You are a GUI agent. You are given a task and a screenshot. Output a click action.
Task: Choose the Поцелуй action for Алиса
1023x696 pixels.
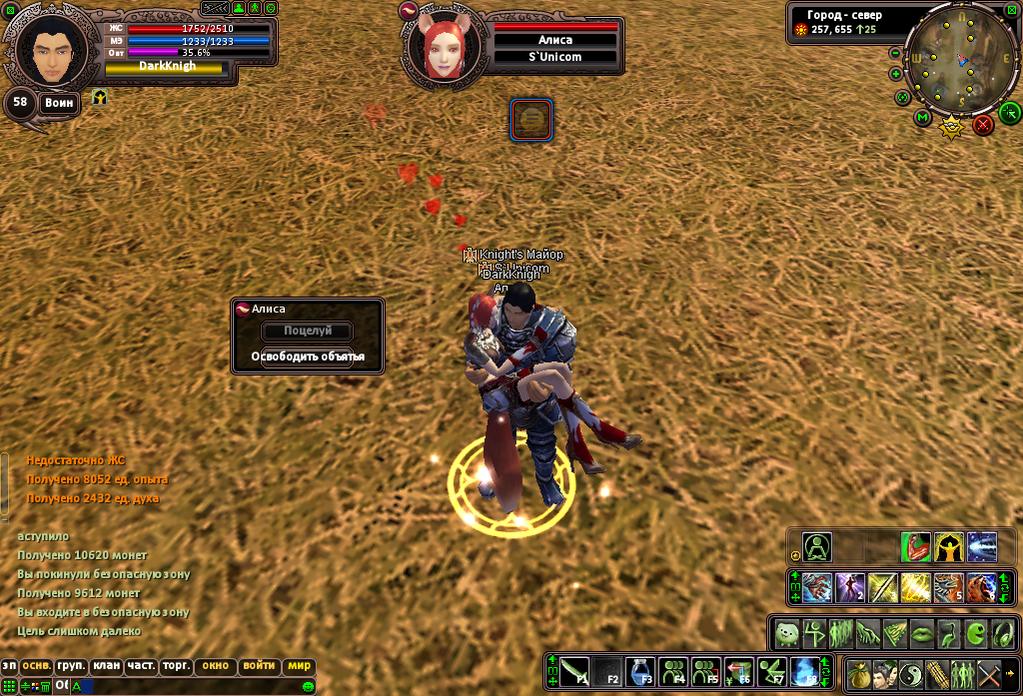tap(307, 331)
